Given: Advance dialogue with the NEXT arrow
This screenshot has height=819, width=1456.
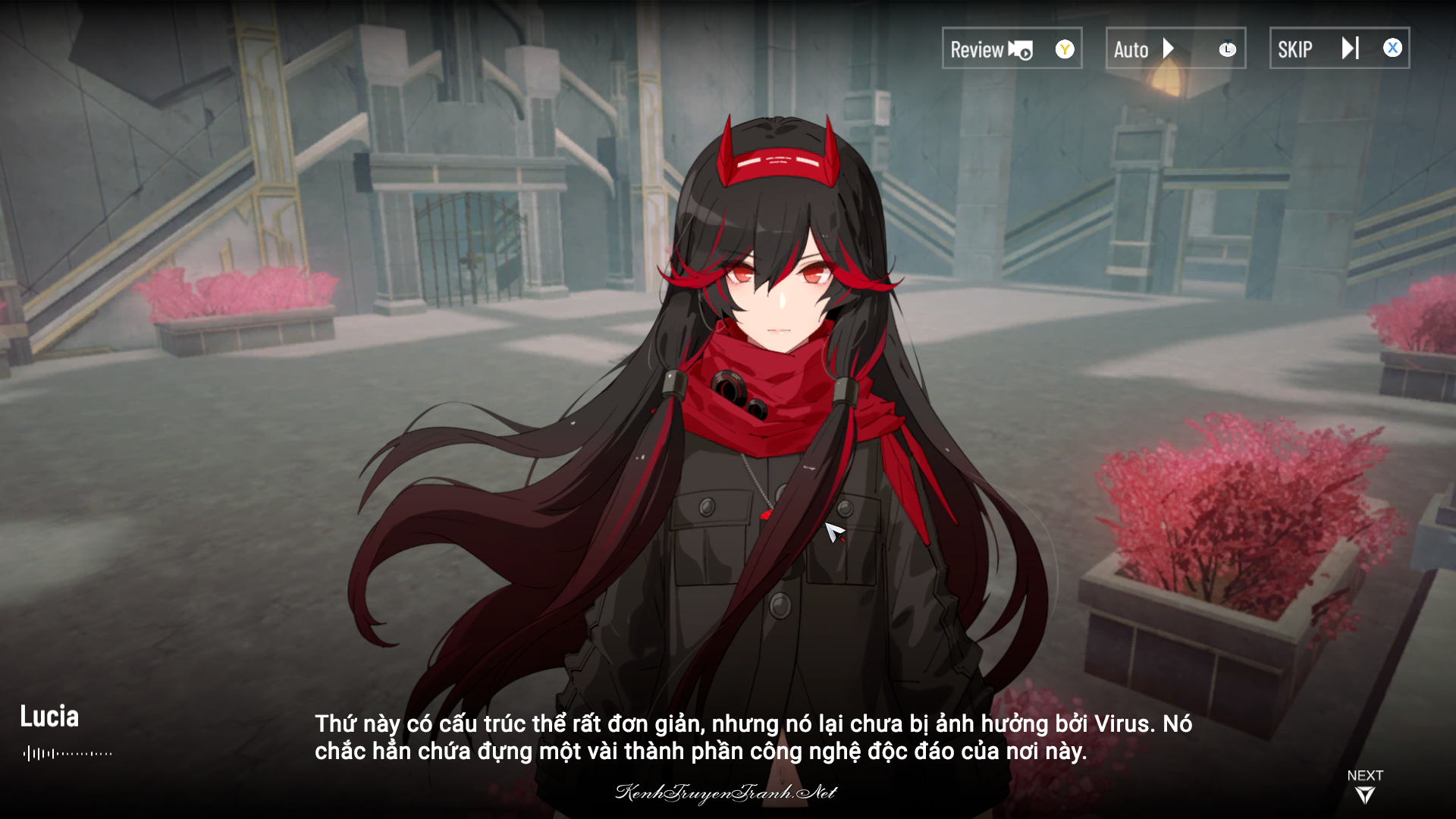Looking at the screenshot, I should point(1364,794).
